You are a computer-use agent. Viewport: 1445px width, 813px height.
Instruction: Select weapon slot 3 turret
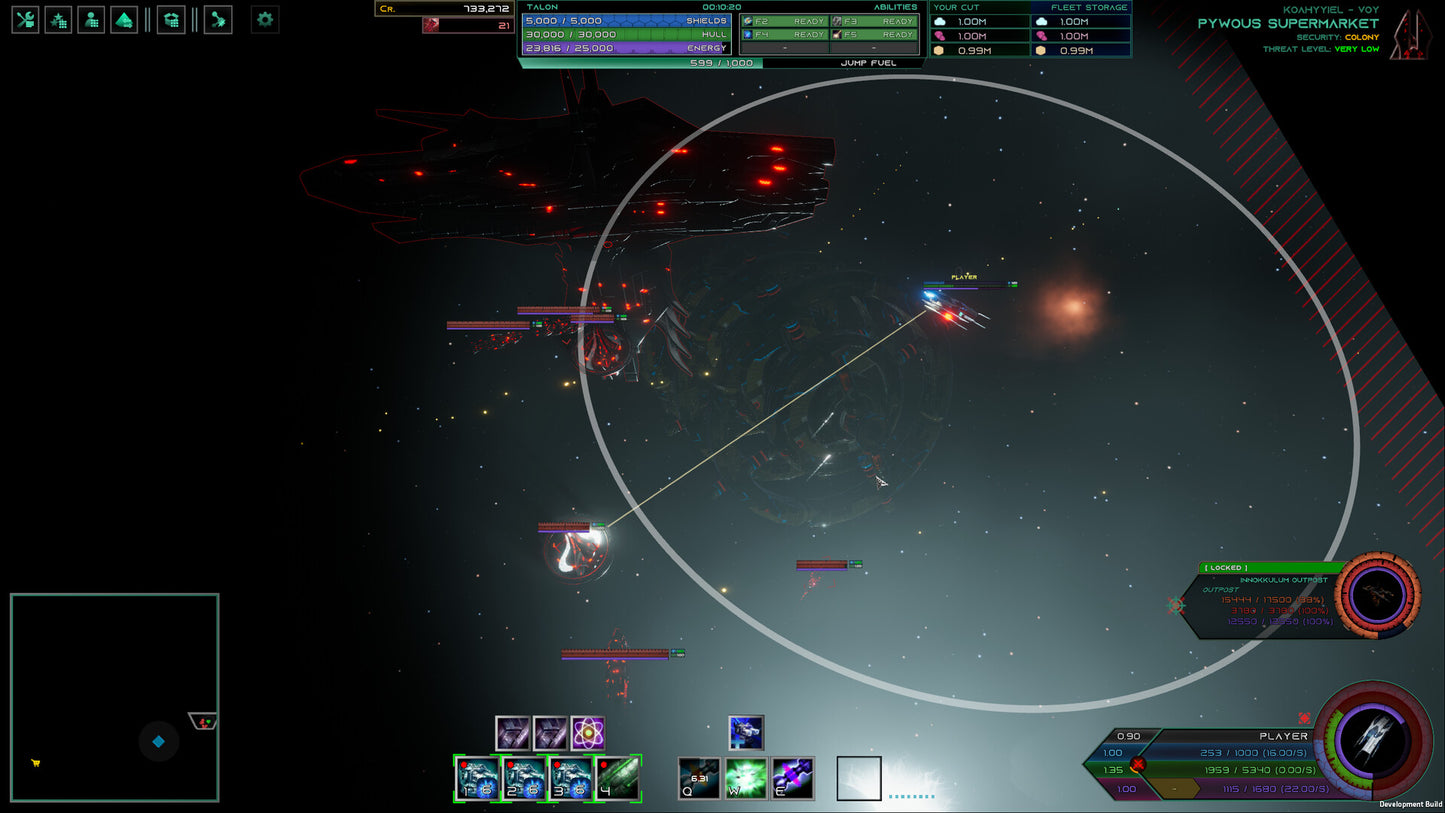[571, 778]
